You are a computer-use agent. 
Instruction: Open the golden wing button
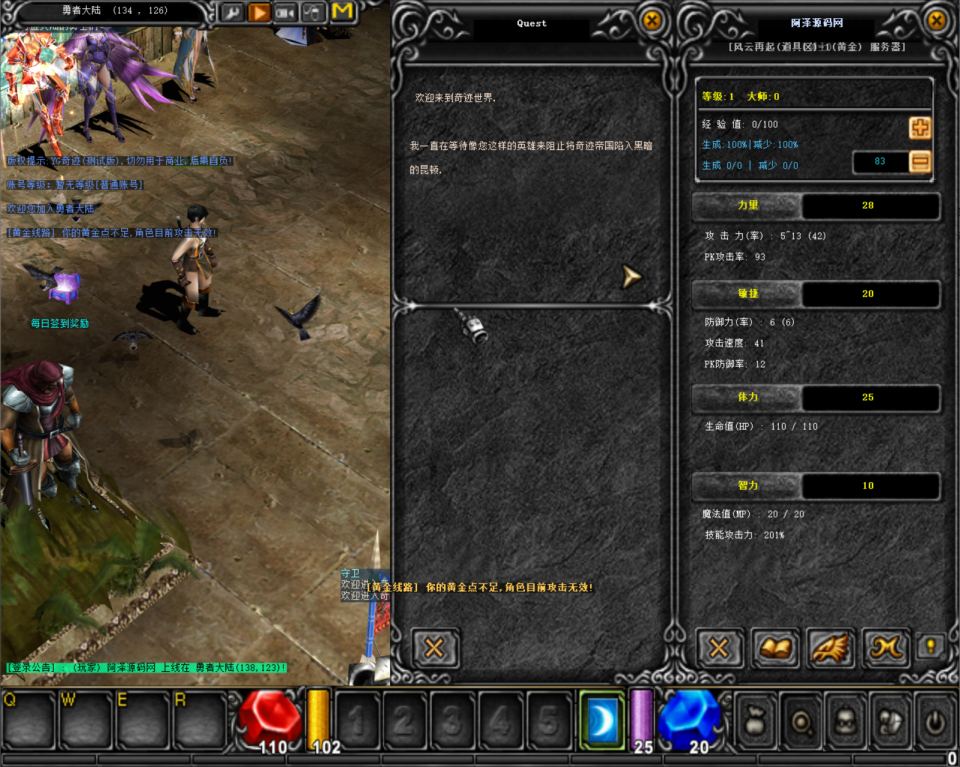829,648
